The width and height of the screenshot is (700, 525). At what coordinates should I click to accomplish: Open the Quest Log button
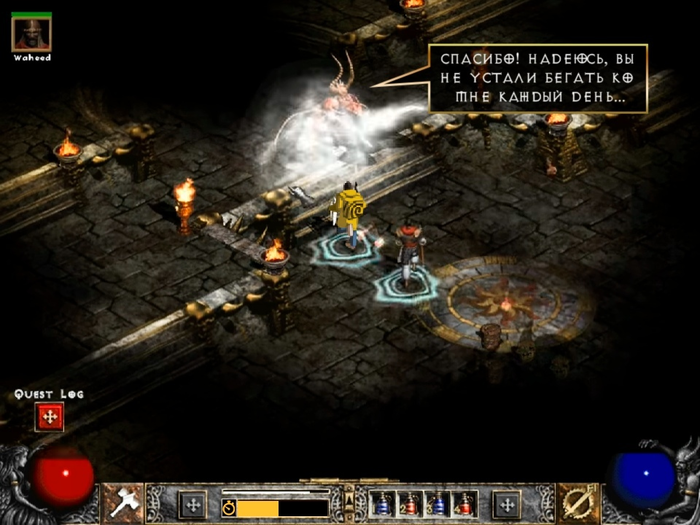(x=49, y=418)
